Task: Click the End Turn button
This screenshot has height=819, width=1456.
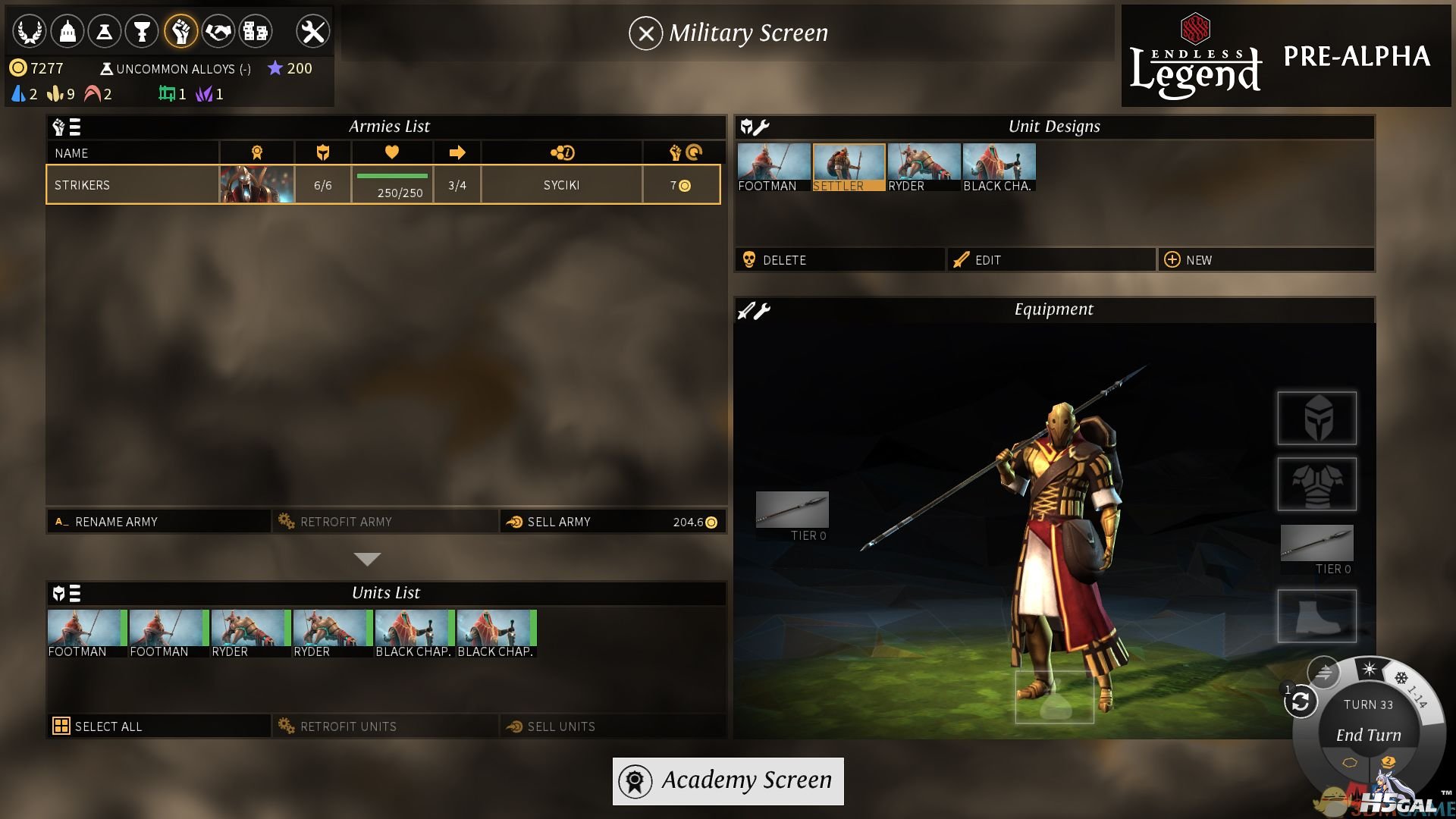Action: (1368, 735)
